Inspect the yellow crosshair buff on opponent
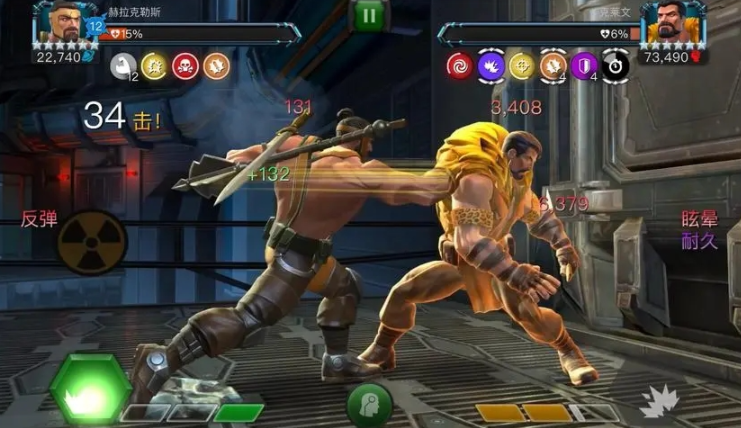This screenshot has width=741, height=428. (x=522, y=66)
